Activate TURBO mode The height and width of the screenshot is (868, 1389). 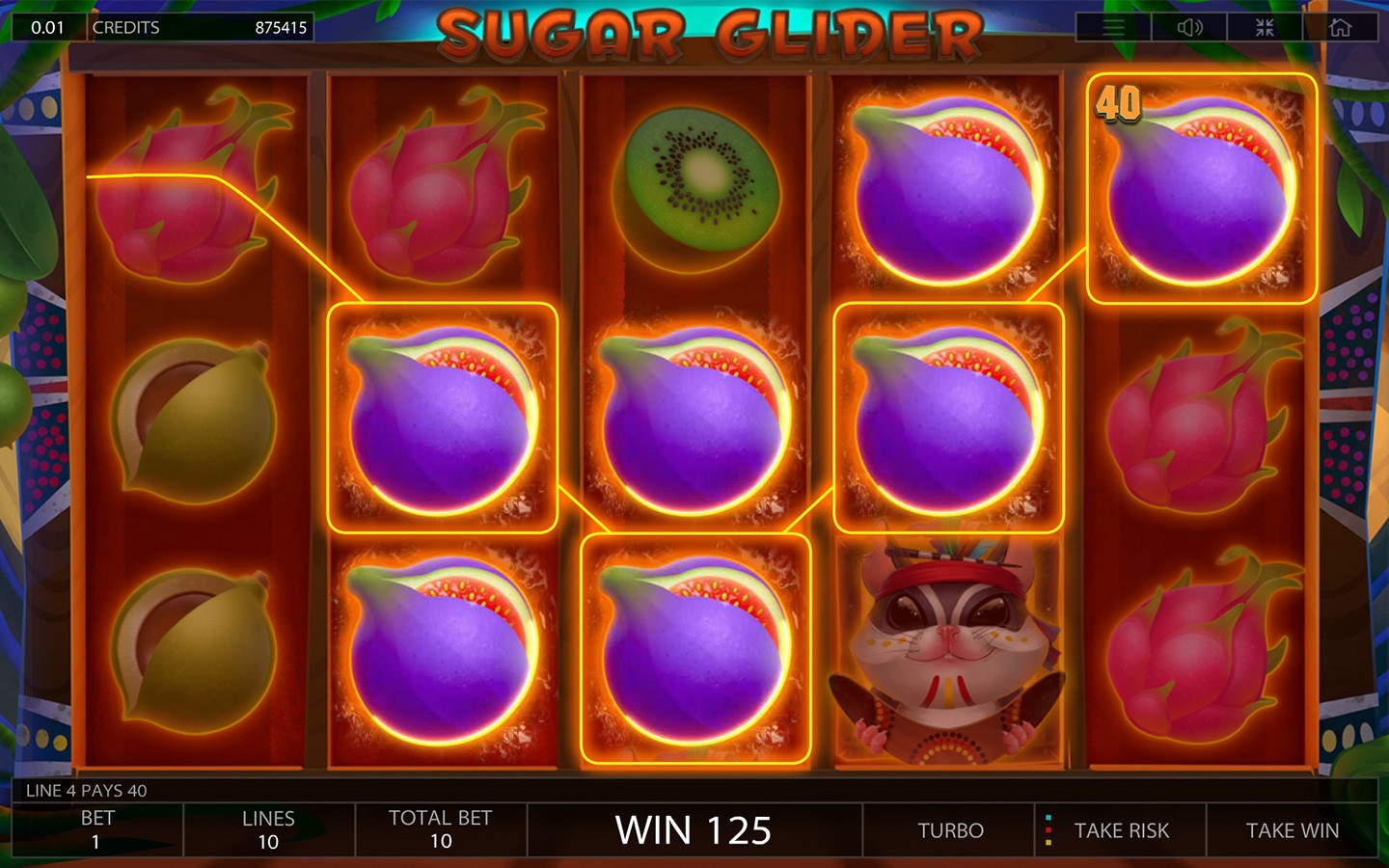(x=950, y=830)
